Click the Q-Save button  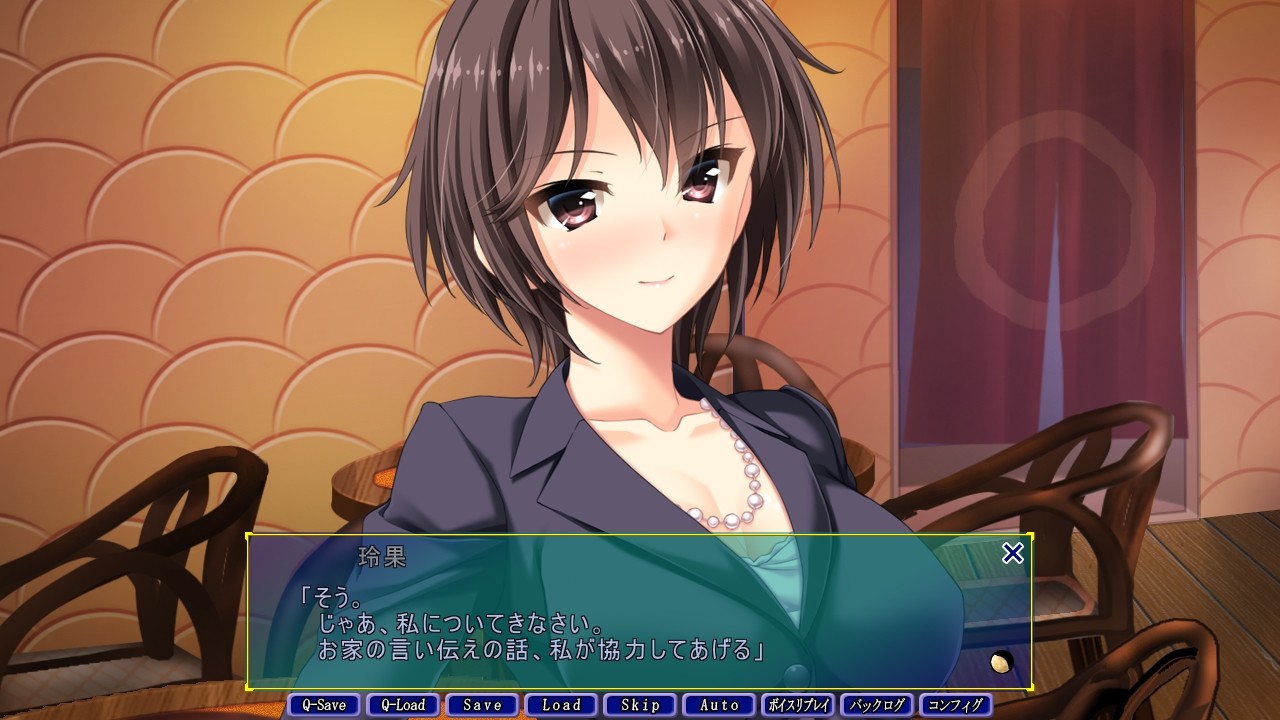pyautogui.click(x=324, y=705)
